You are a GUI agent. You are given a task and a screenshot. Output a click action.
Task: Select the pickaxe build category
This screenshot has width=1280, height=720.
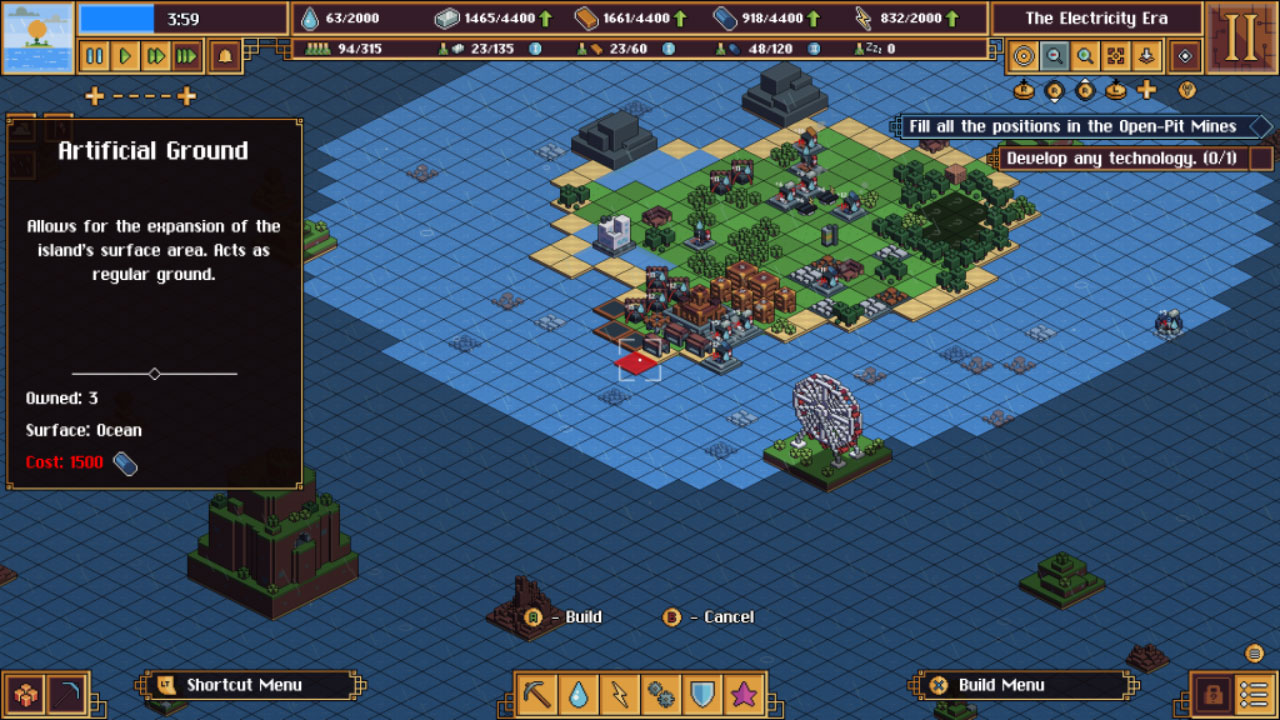click(x=537, y=693)
